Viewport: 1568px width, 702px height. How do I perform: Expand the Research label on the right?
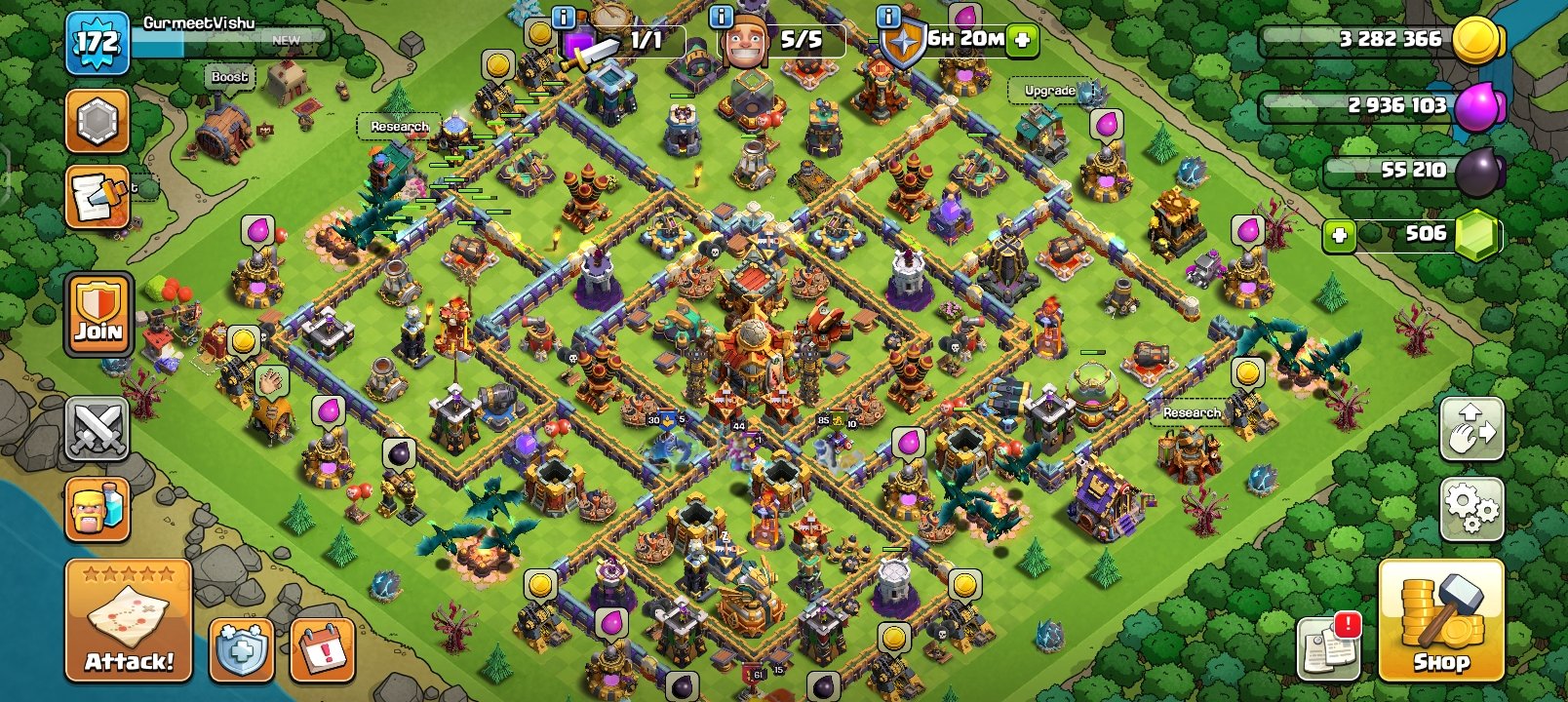(1192, 413)
